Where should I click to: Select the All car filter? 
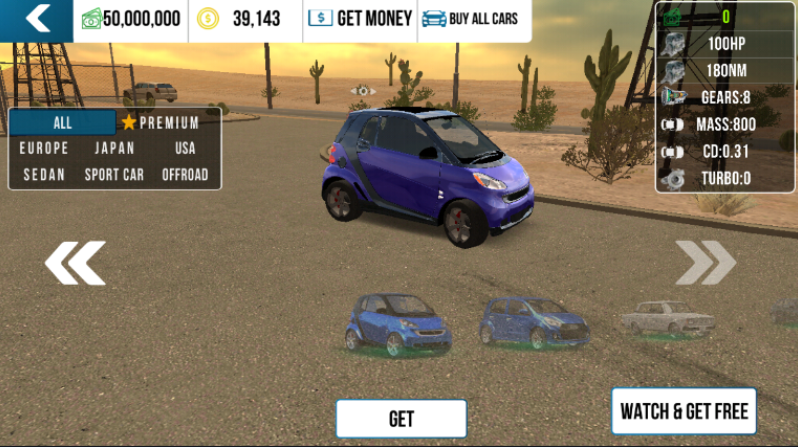pos(62,123)
